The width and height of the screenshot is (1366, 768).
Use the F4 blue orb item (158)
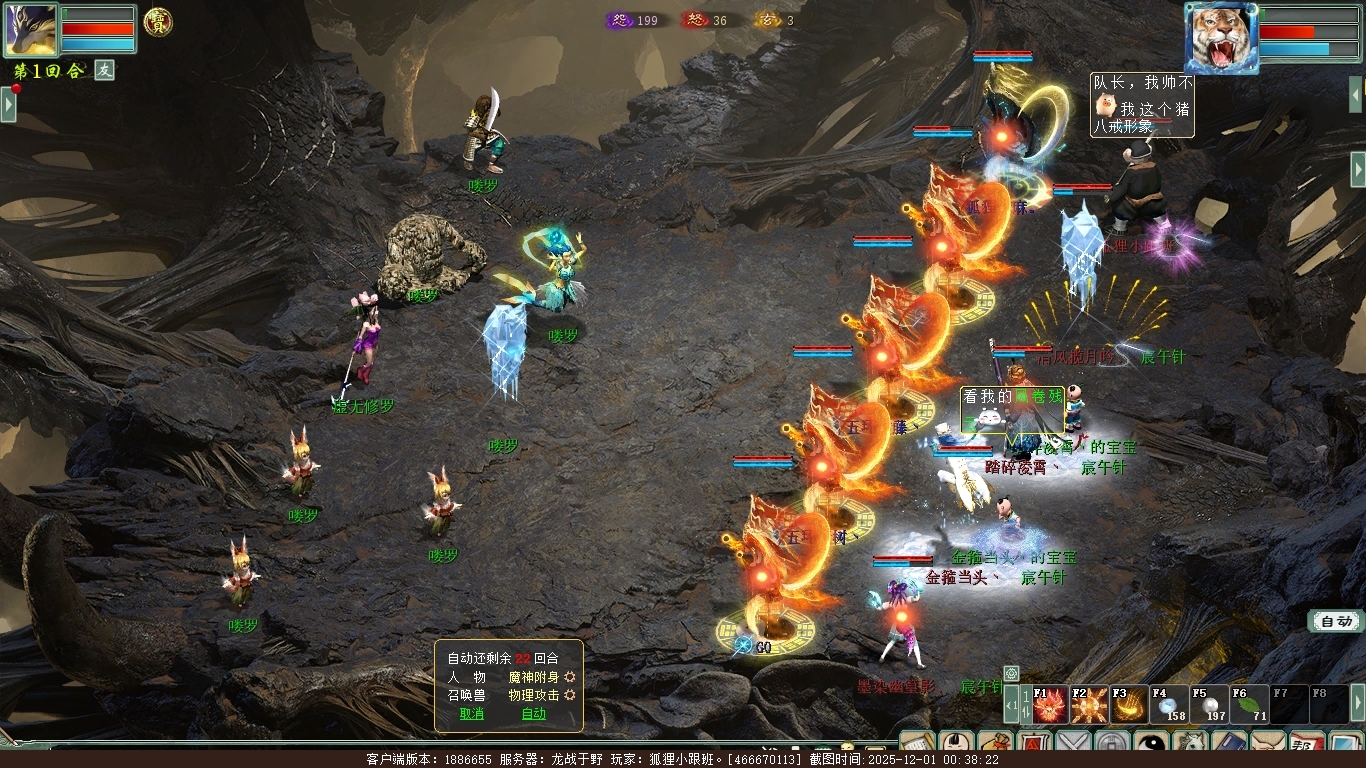[x=1169, y=705]
